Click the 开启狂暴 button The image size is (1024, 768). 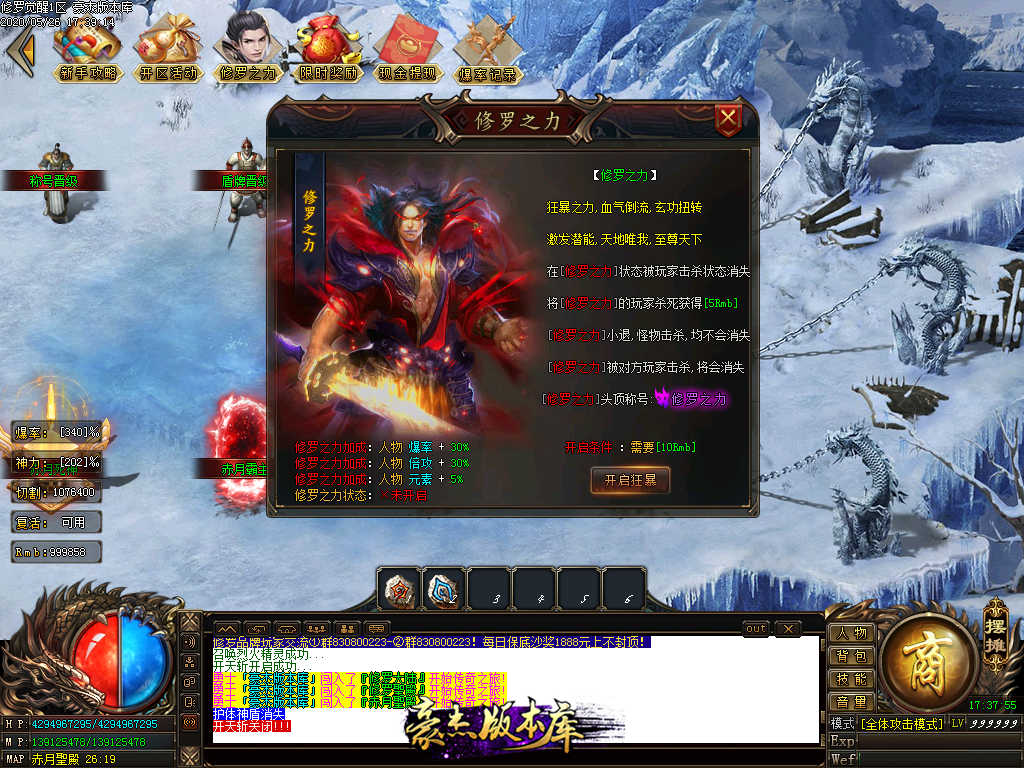coord(630,480)
